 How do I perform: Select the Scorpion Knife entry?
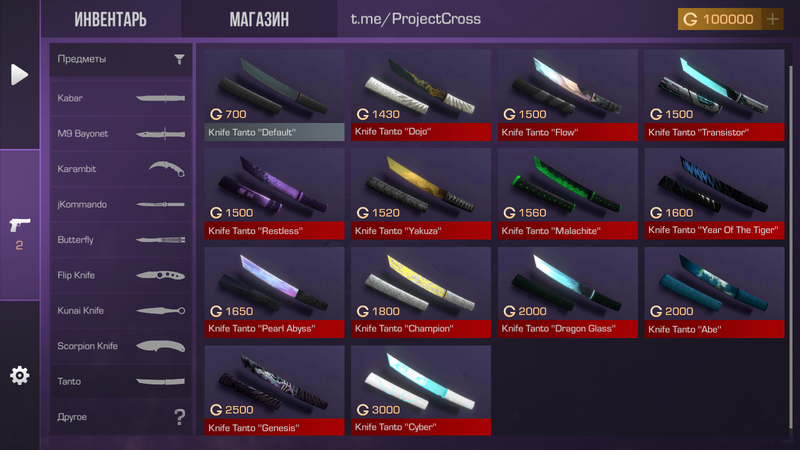121,346
